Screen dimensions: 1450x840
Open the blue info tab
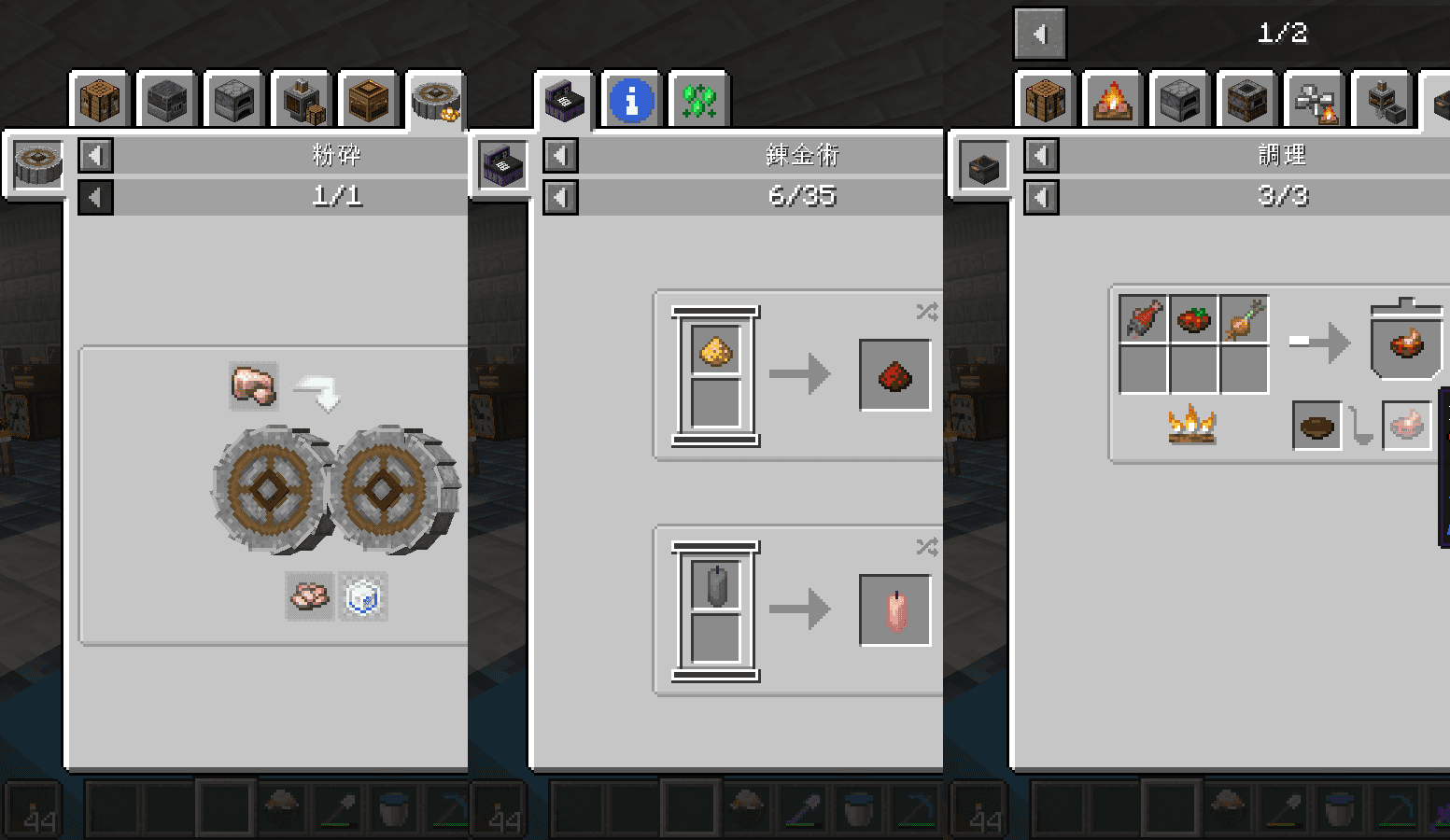tap(631, 100)
